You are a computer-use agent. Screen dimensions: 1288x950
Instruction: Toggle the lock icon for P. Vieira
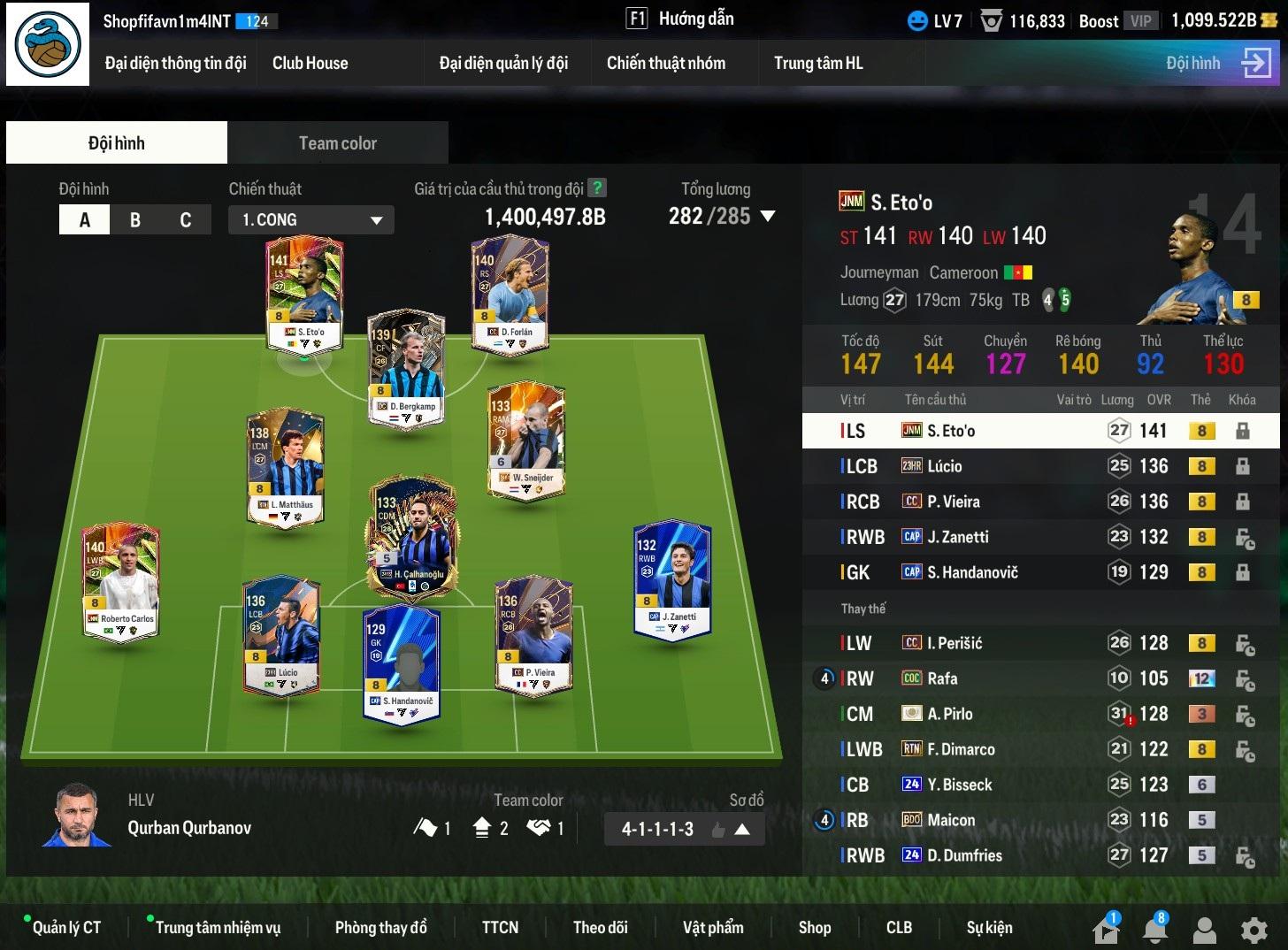(x=1243, y=502)
